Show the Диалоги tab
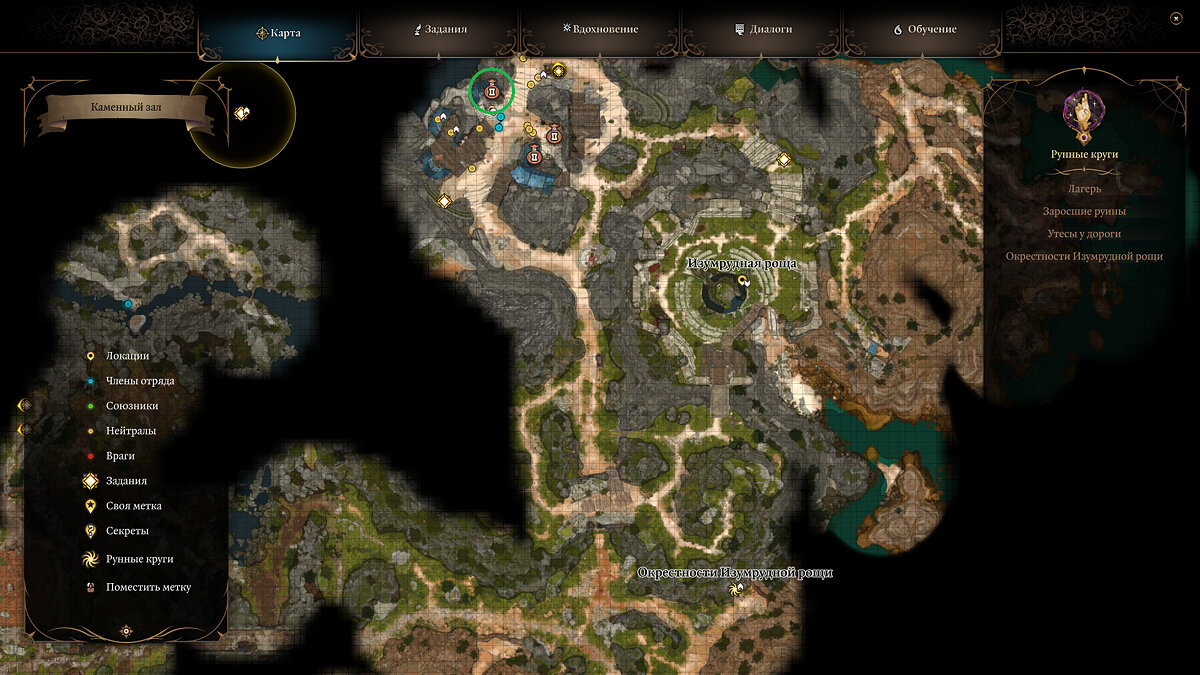 point(763,30)
